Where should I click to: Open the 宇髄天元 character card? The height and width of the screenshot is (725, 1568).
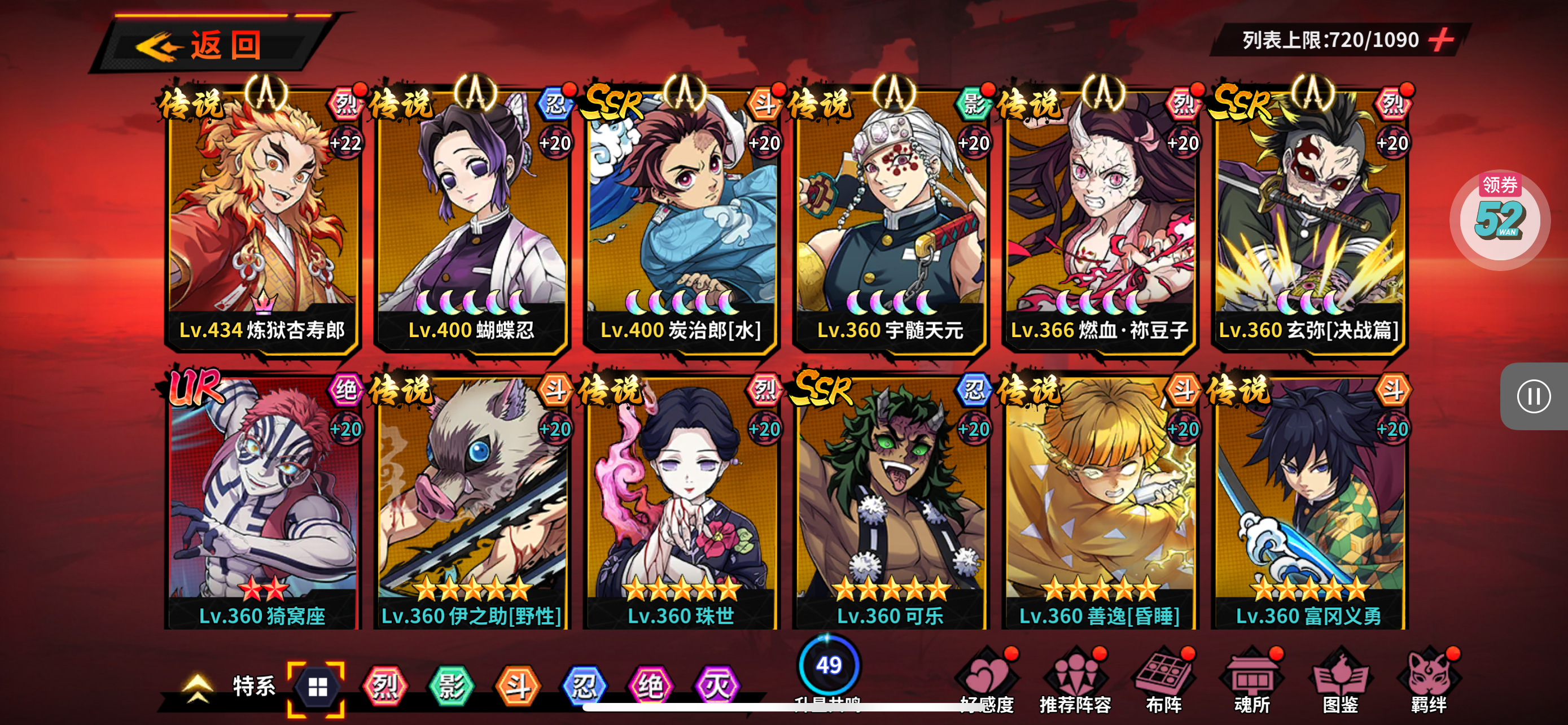click(x=891, y=219)
